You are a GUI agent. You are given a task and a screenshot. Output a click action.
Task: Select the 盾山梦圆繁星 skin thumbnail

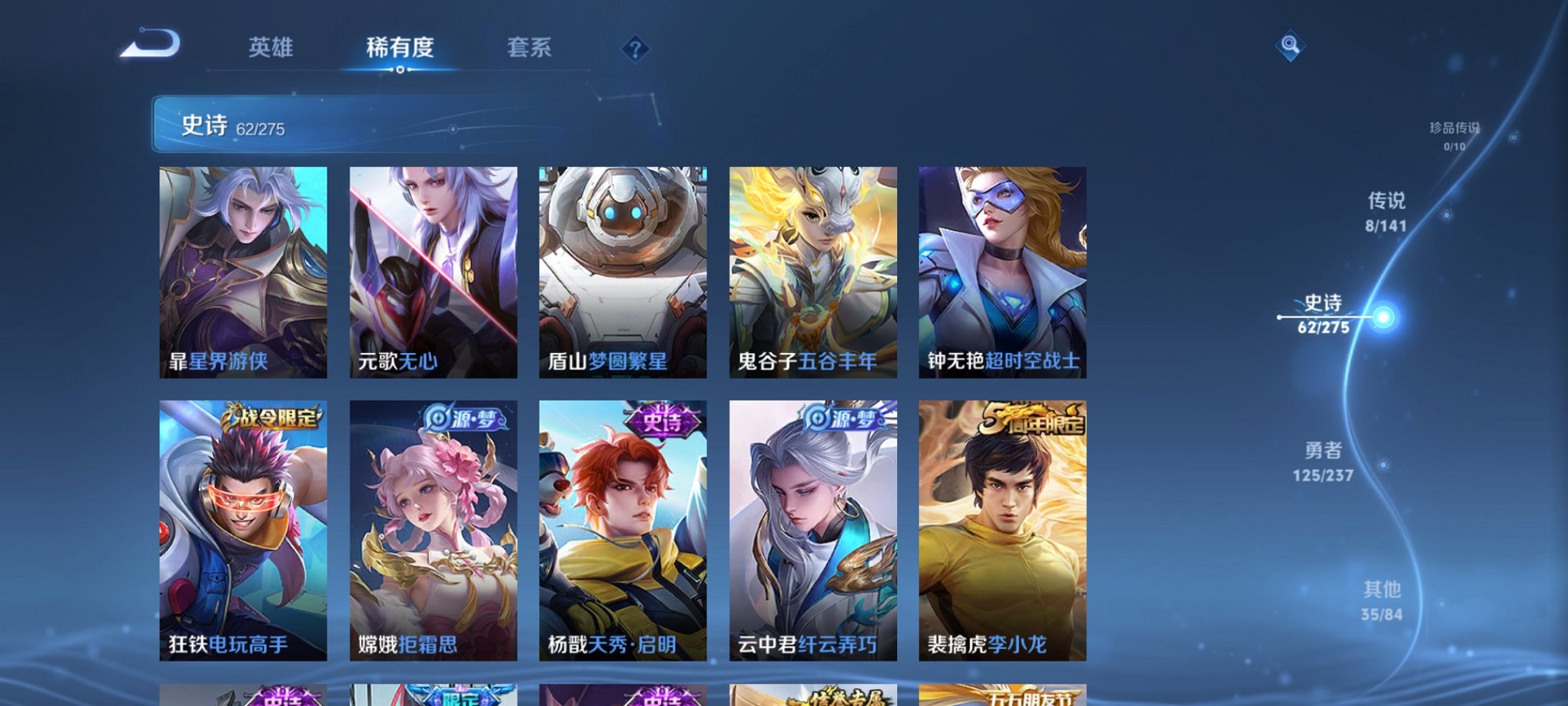(x=624, y=269)
